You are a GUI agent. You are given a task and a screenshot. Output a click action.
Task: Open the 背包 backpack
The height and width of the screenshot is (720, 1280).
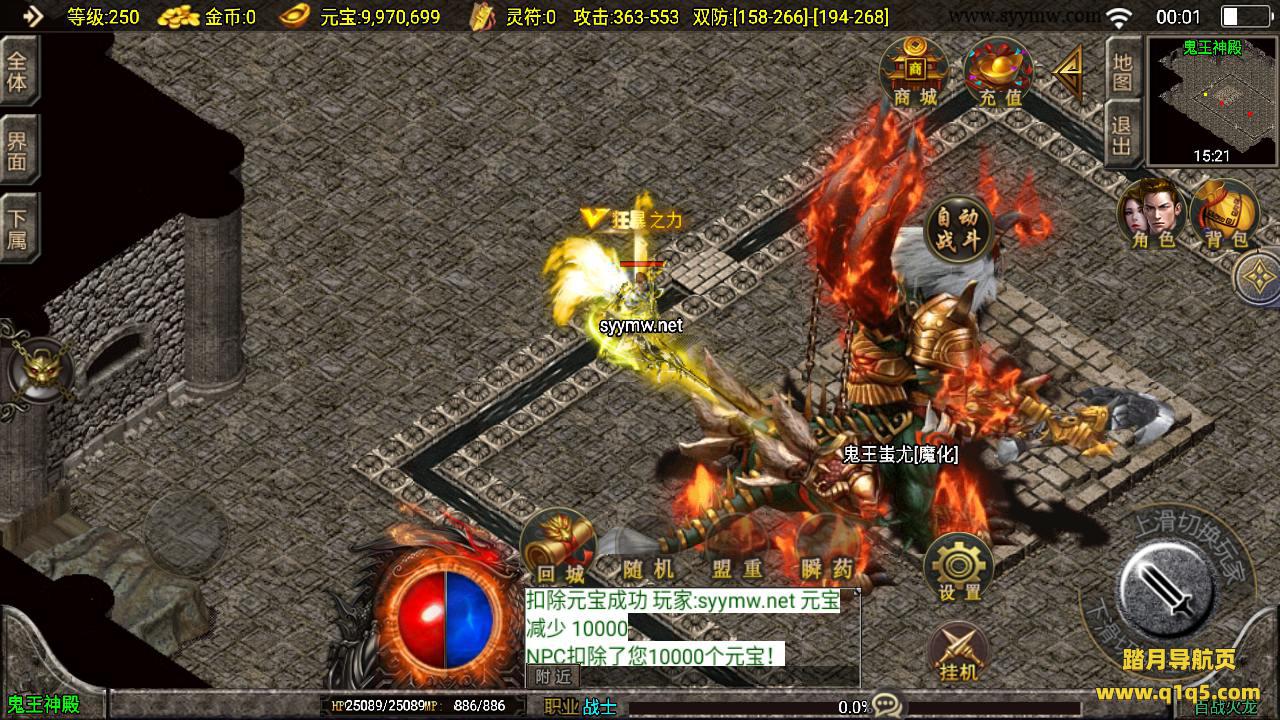(x=1224, y=213)
